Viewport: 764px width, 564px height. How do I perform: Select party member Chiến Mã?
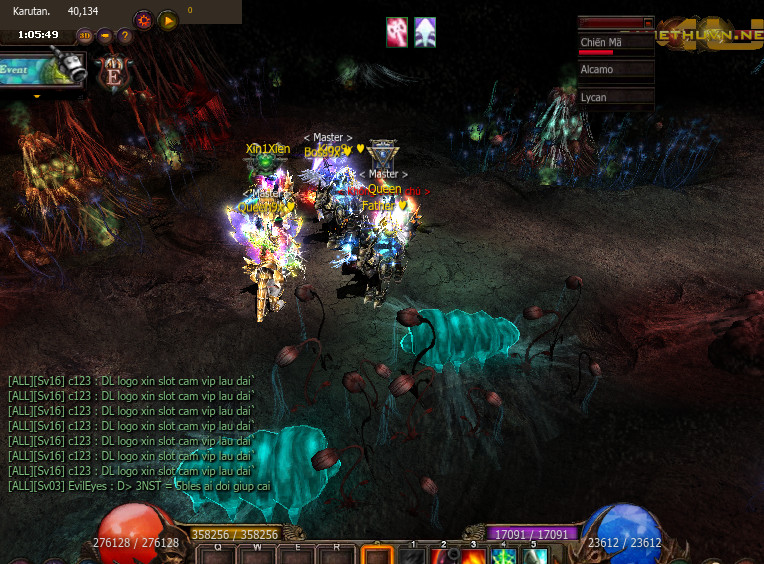click(615, 43)
